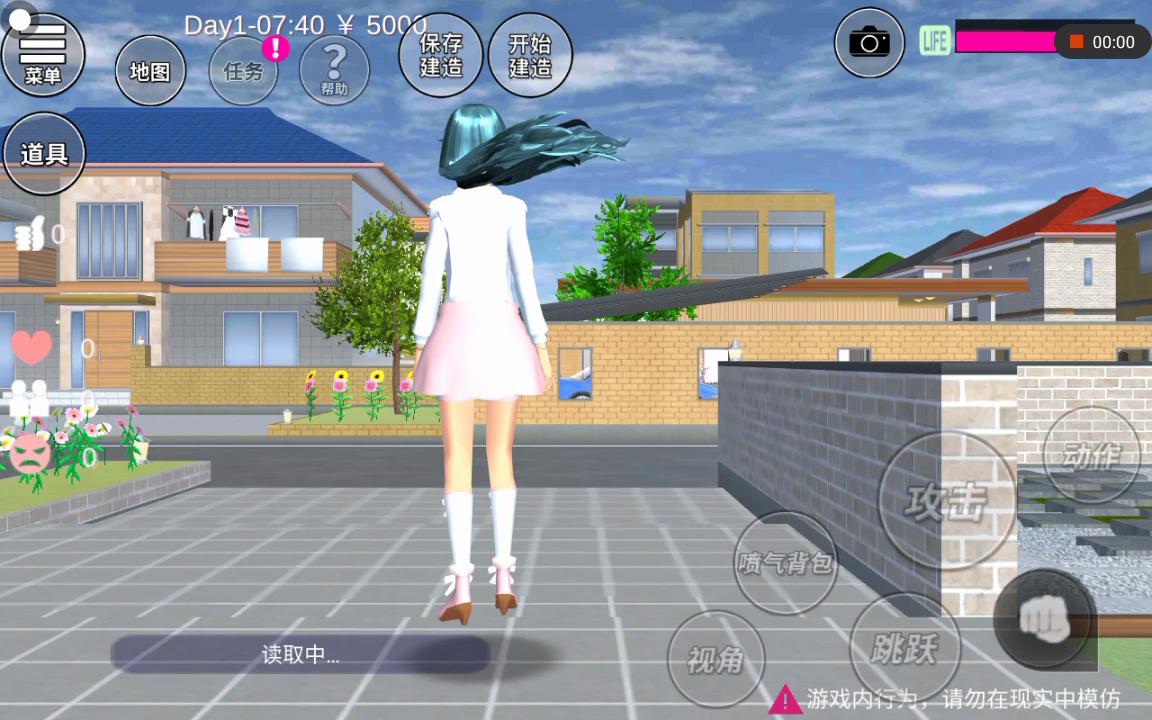Screen dimensions: 1152x720
Task: Click the 保存建造 save build button
Action: coord(441,55)
